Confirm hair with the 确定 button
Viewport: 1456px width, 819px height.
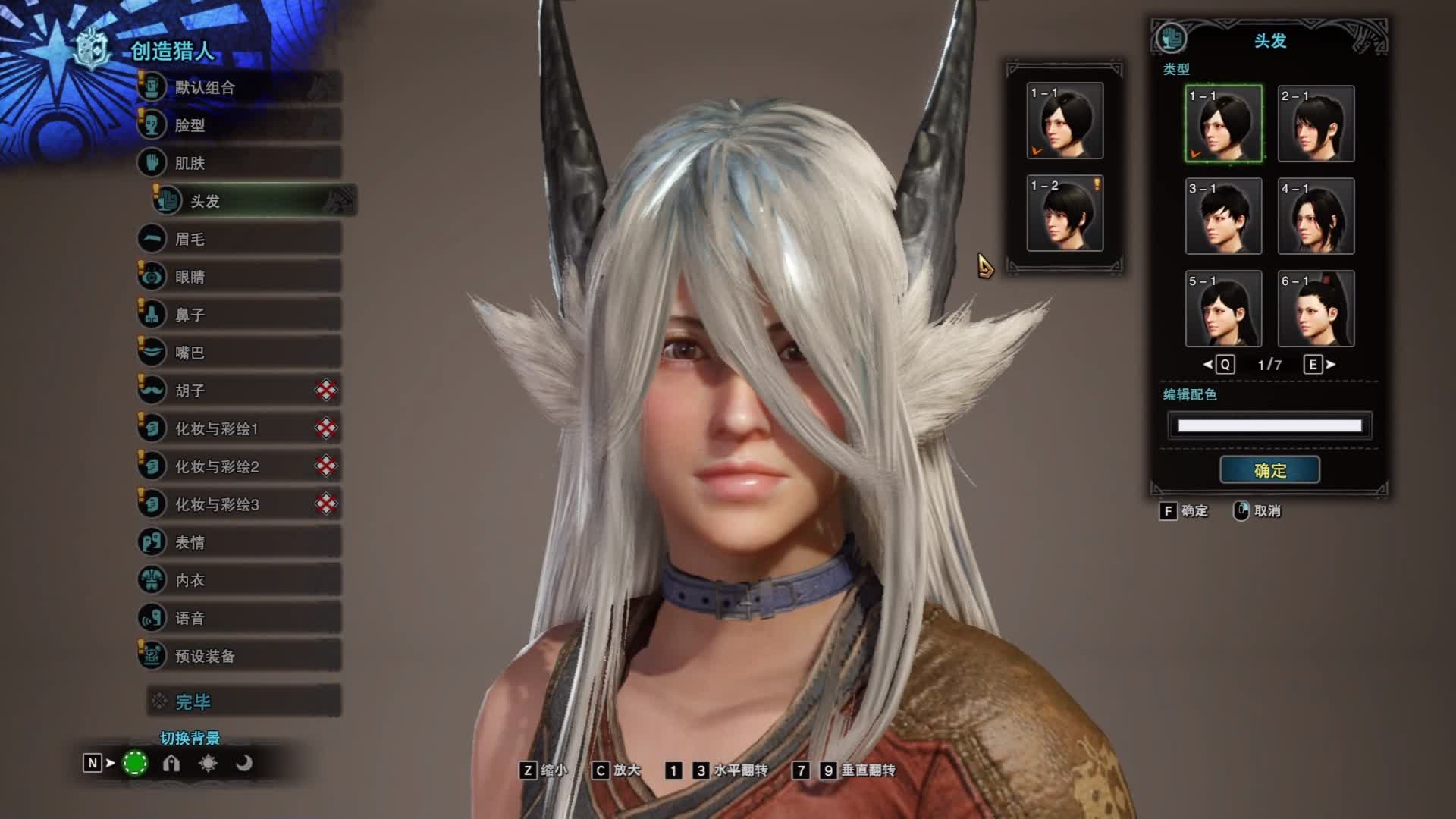point(1269,470)
